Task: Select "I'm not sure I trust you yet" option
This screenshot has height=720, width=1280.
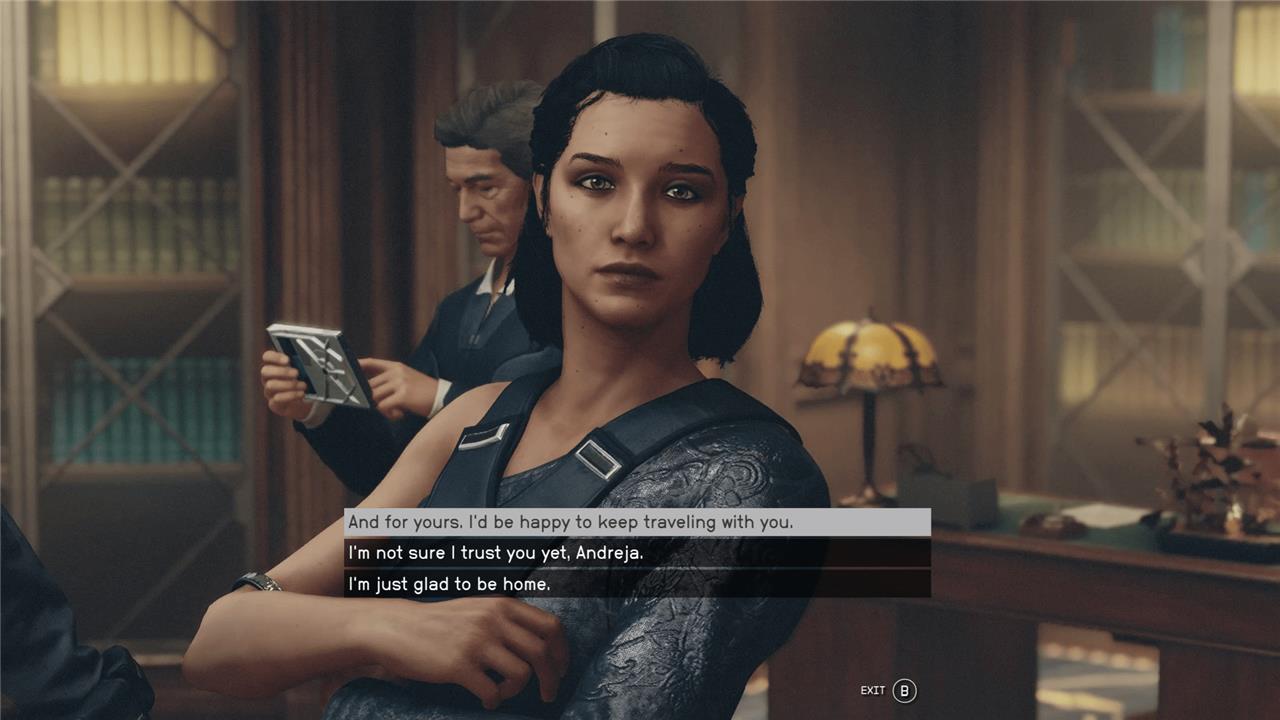Action: pyautogui.click(x=636, y=553)
